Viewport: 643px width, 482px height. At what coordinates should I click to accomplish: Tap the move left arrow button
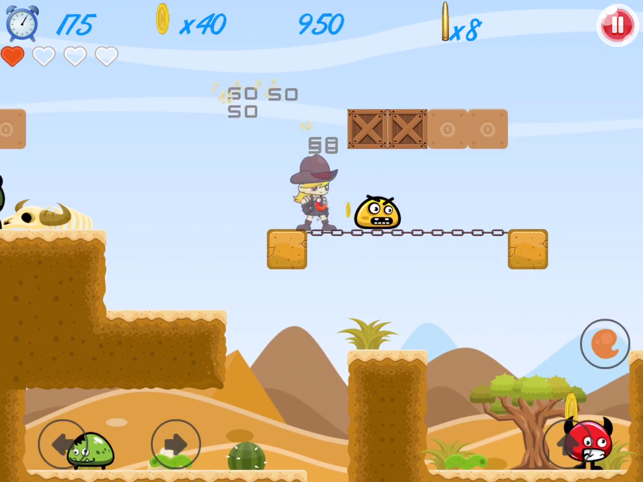pyautogui.click(x=62, y=443)
